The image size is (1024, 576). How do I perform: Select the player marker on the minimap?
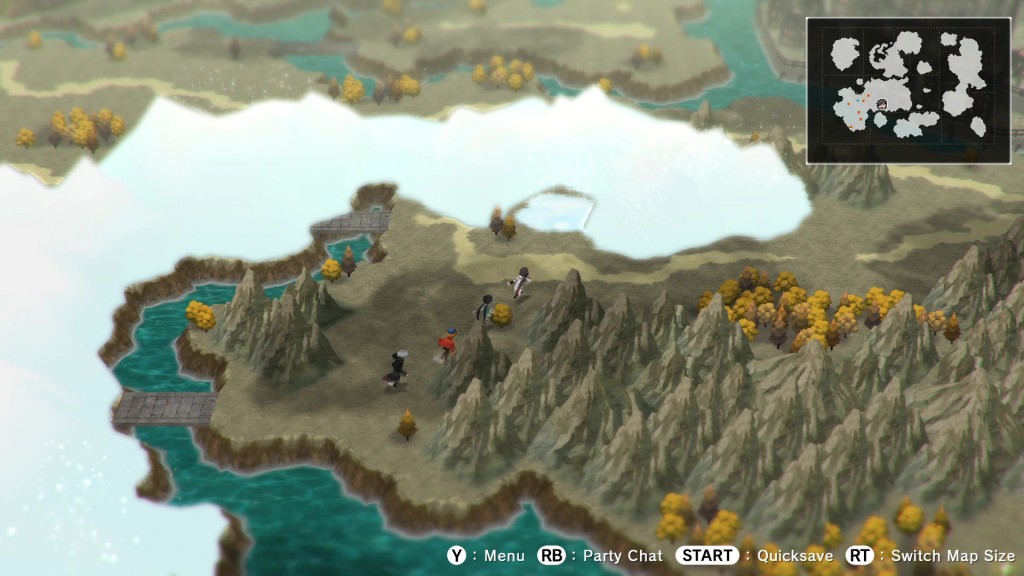coord(881,104)
